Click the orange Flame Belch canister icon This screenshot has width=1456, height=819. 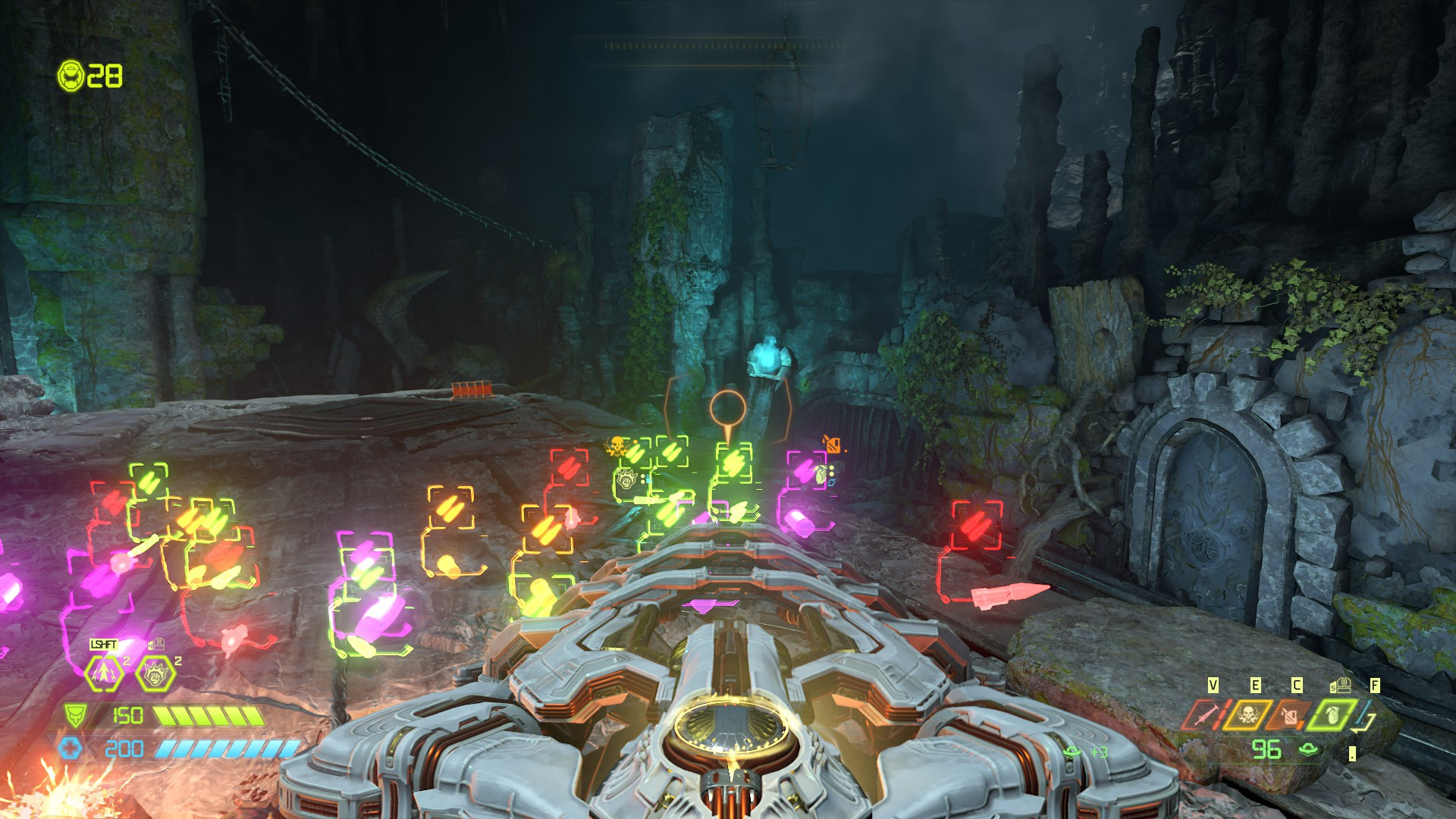pos(1289,714)
